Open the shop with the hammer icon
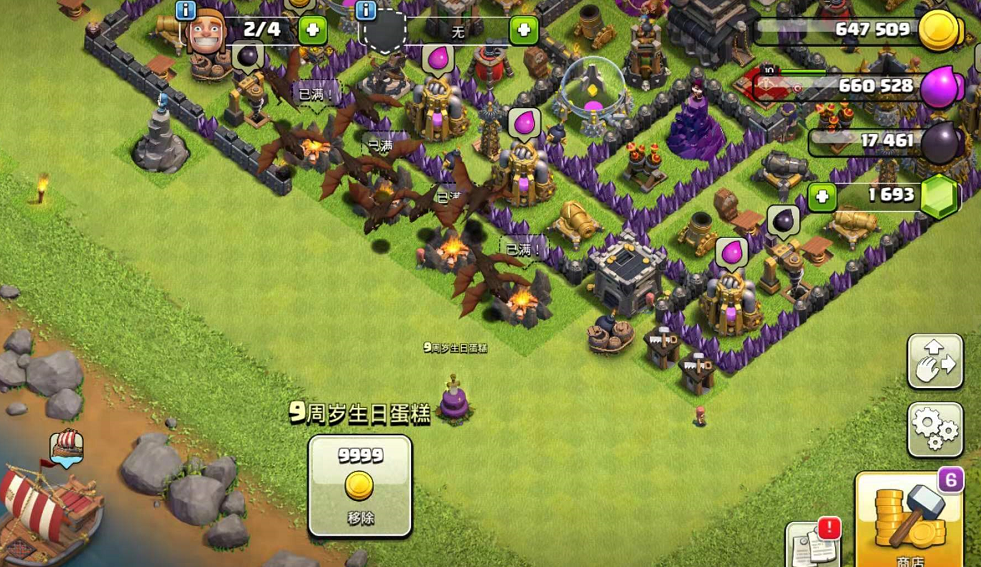The width and height of the screenshot is (981, 567). click(908, 519)
